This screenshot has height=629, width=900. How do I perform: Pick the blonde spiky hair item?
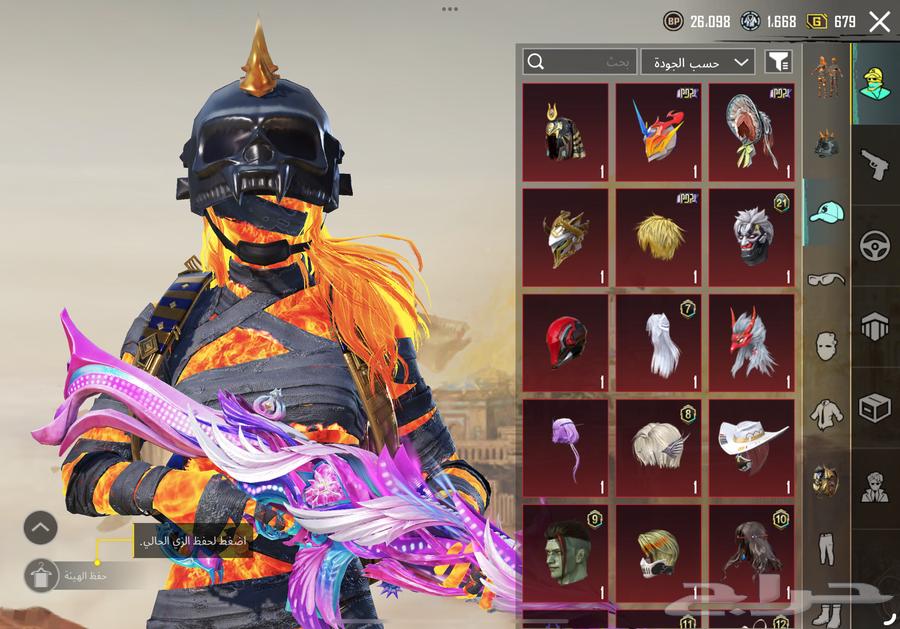658,237
